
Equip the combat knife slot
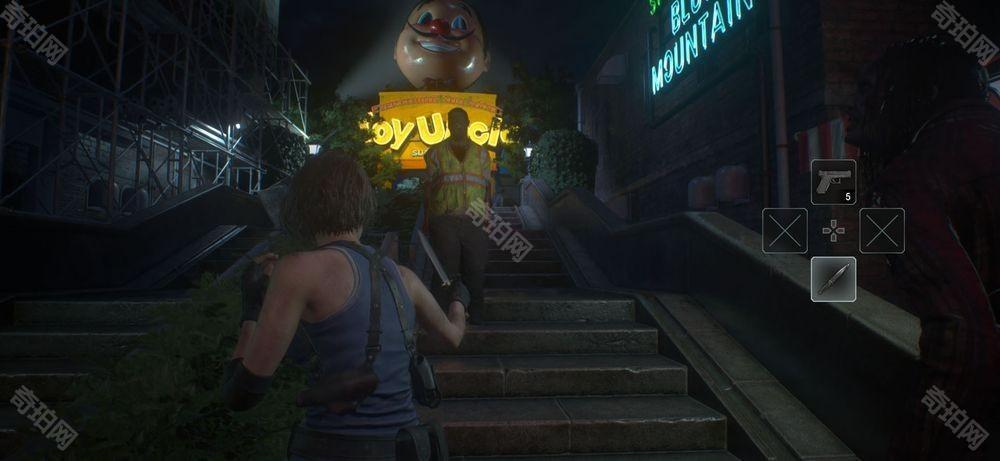click(833, 279)
